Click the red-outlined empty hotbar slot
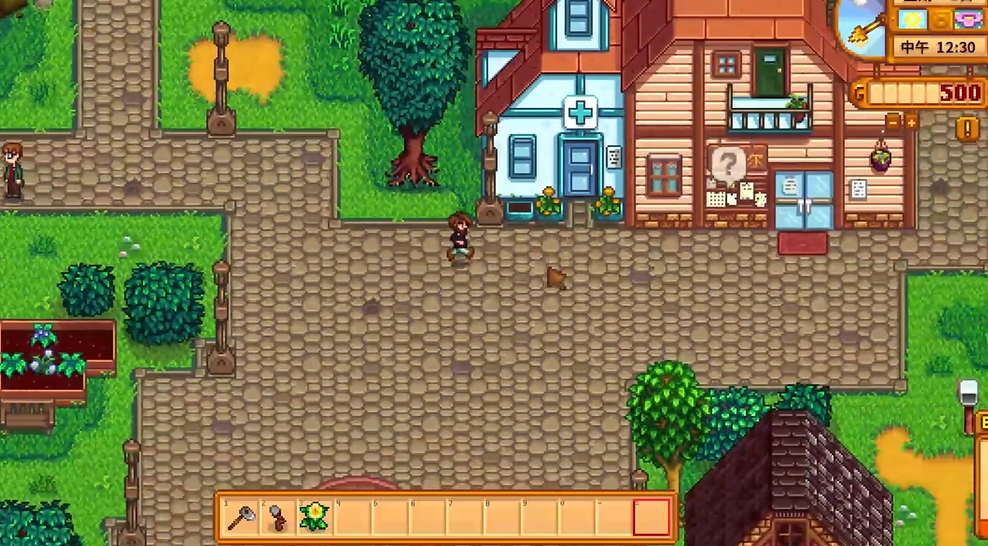This screenshot has width=988, height=546. click(x=651, y=517)
